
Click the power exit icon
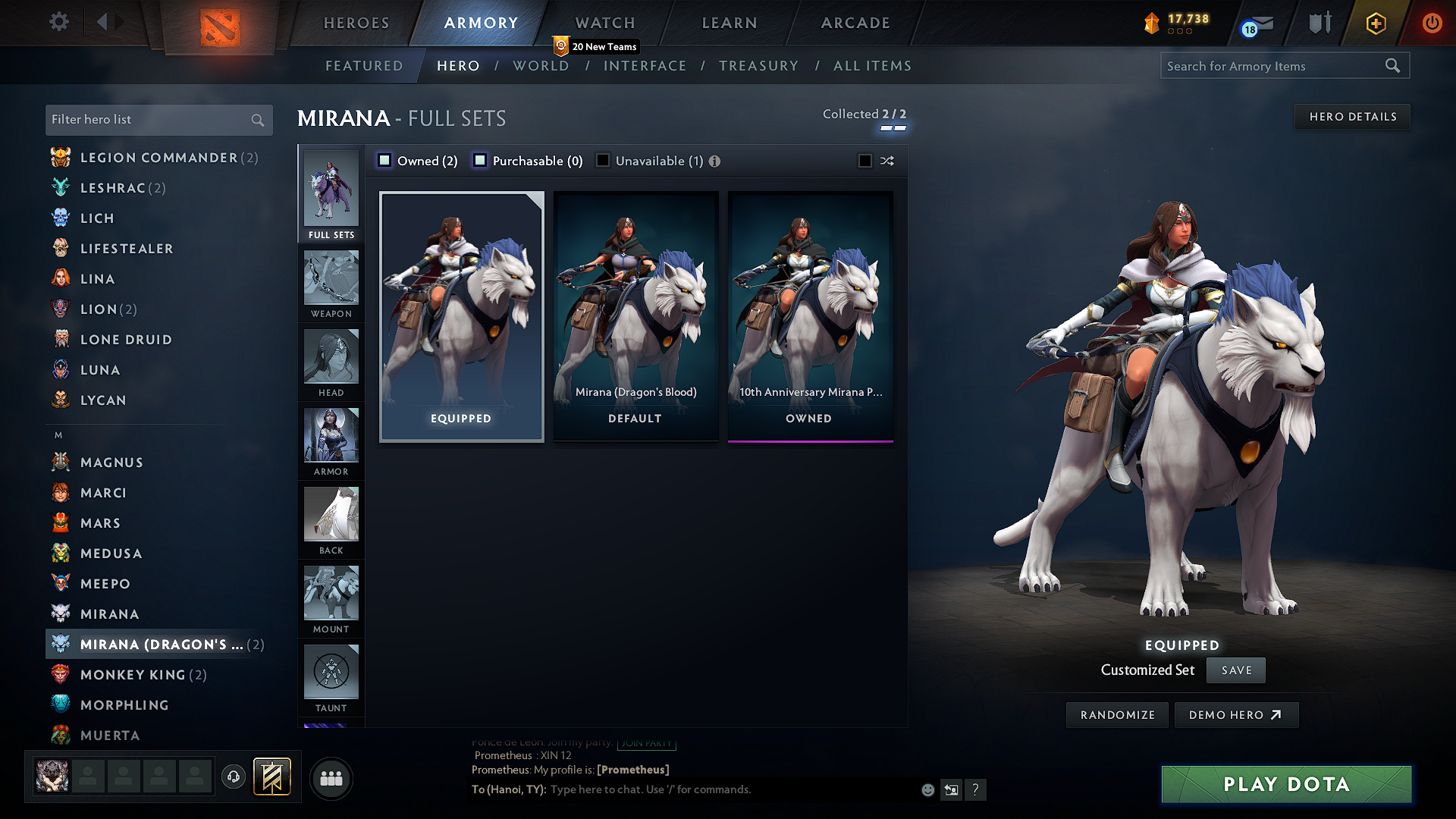click(x=1432, y=24)
